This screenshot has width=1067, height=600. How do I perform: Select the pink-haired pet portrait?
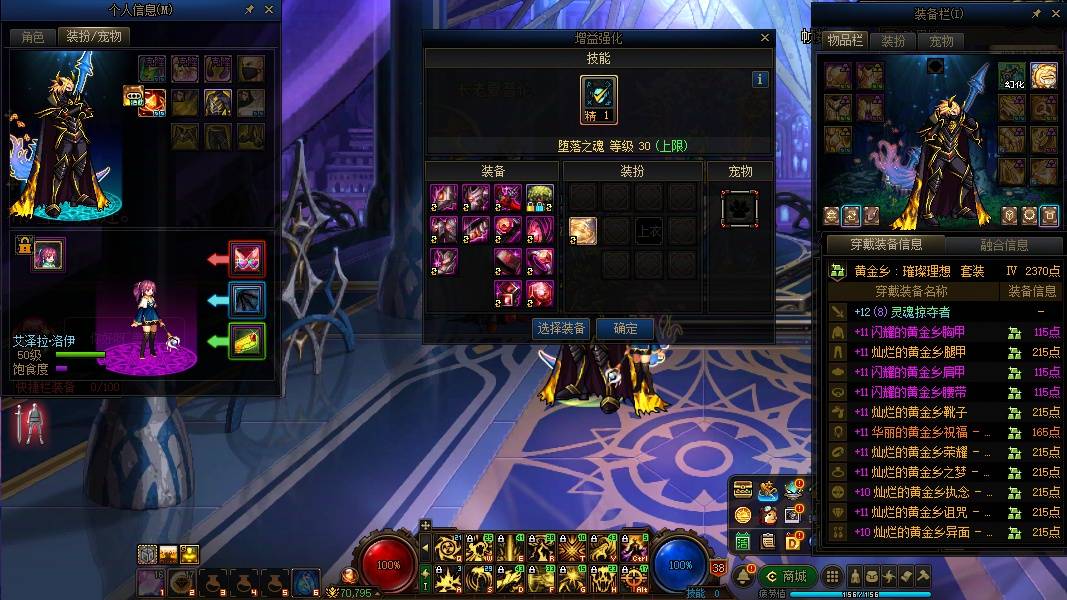tap(49, 254)
